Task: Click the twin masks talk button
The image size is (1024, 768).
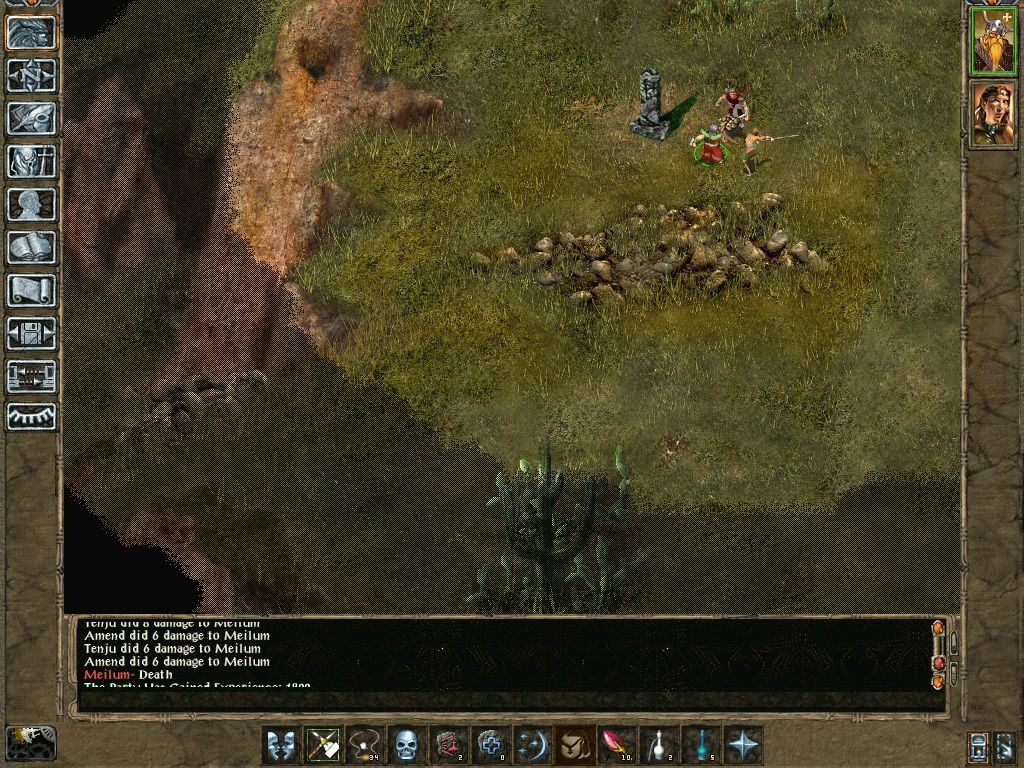Action: tap(280, 745)
